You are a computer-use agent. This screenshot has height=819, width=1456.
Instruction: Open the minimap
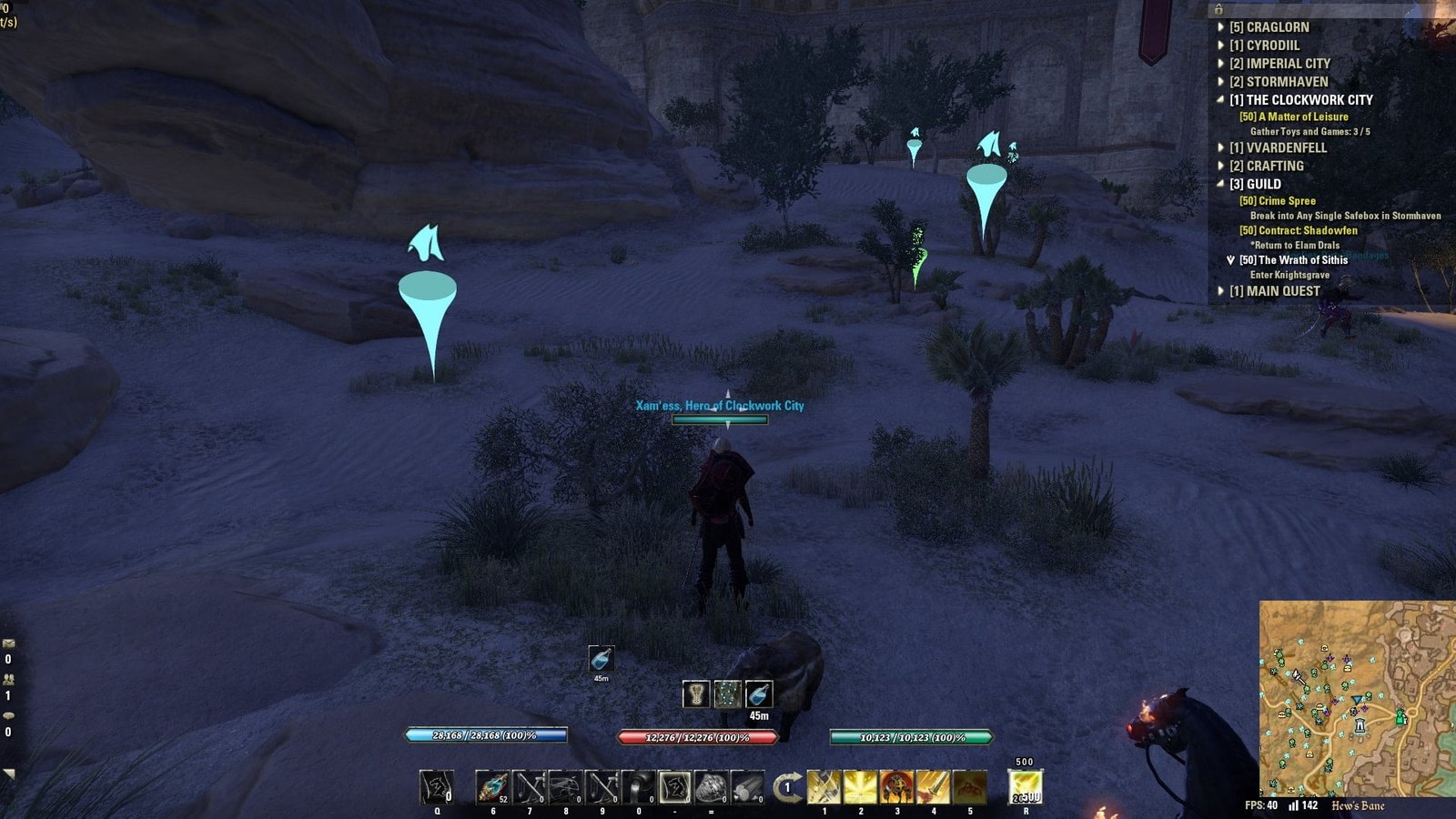pos(1357,698)
